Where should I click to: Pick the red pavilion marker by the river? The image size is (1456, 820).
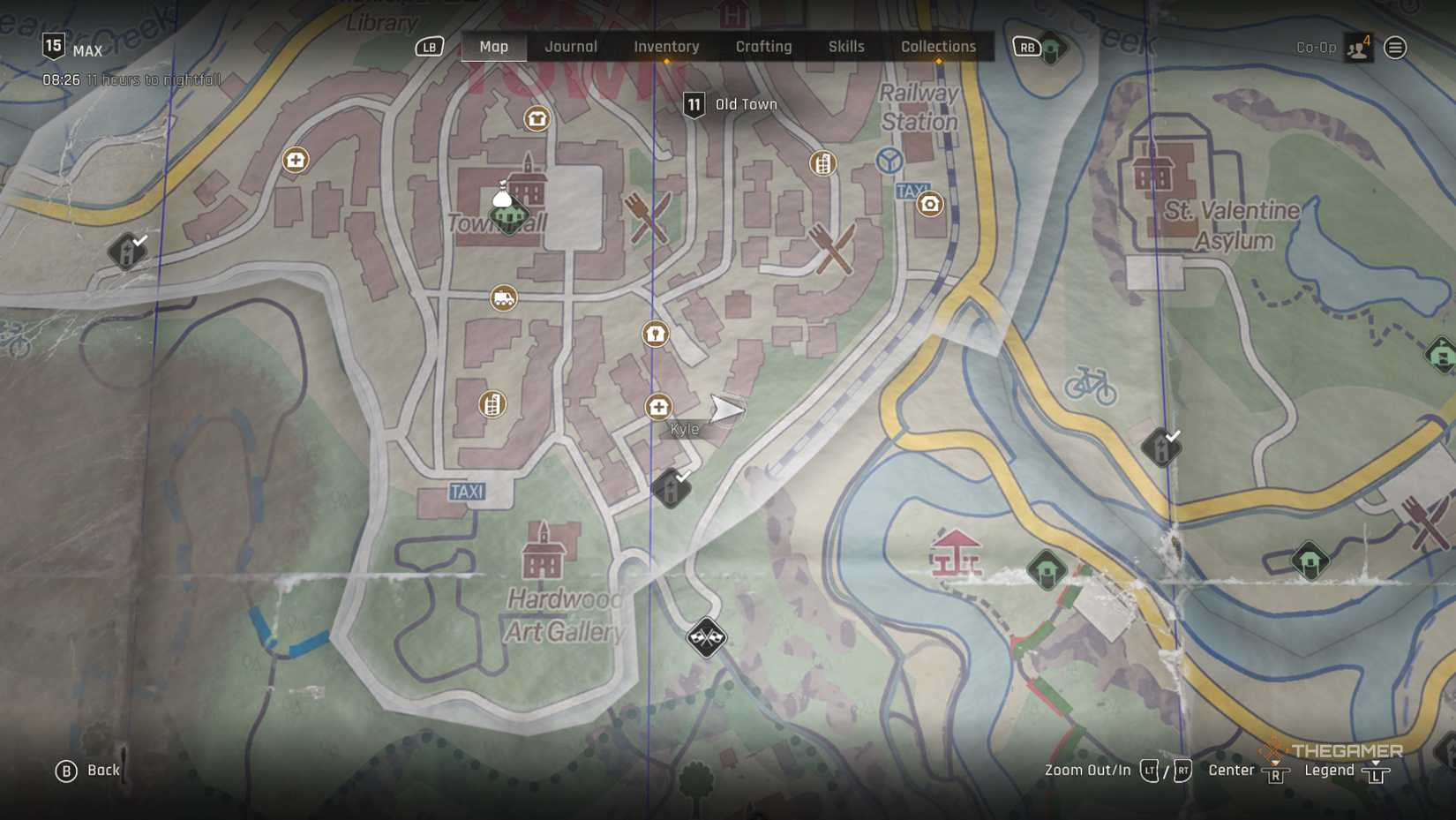coord(955,553)
